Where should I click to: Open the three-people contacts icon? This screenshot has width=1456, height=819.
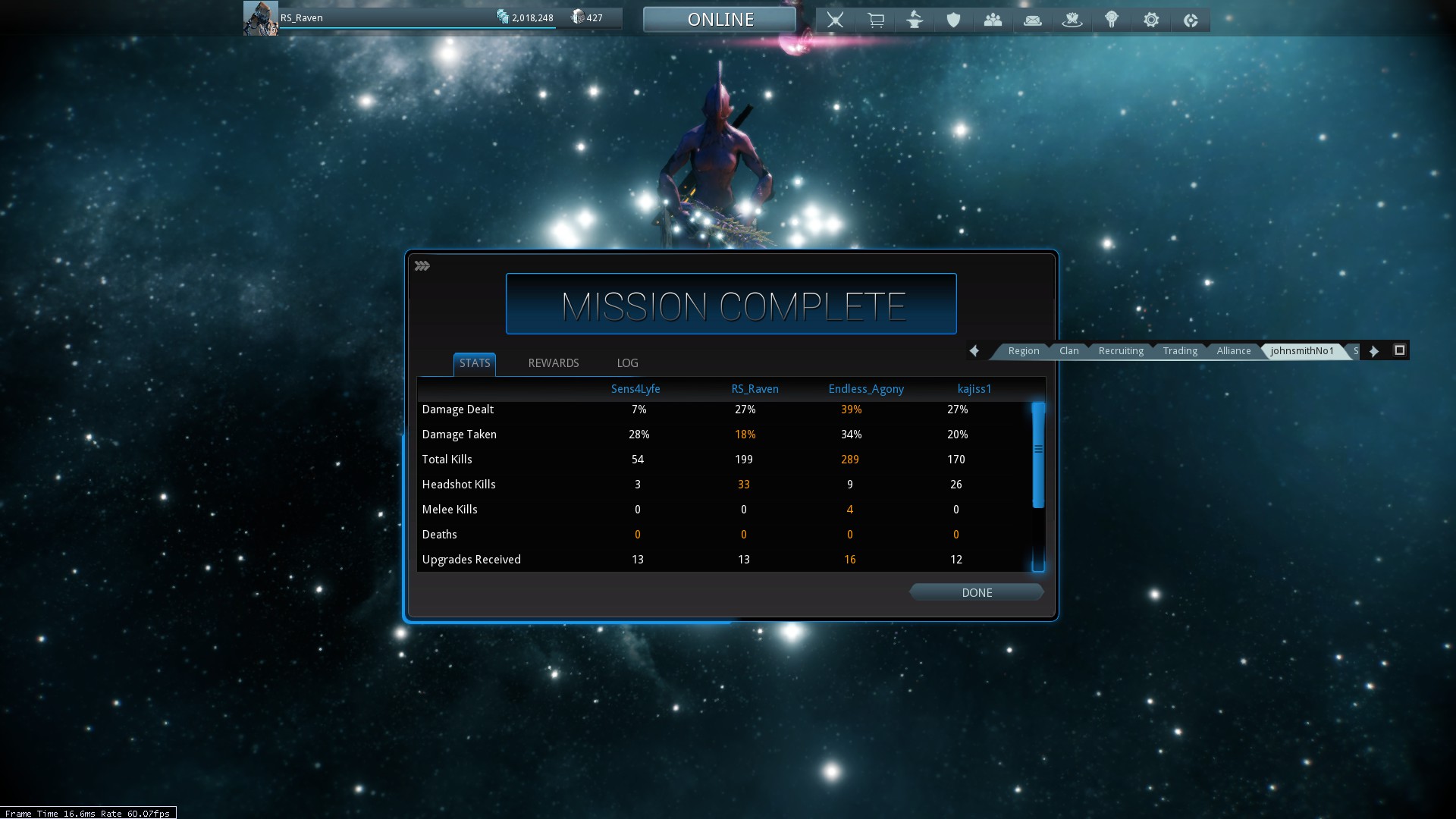[993, 20]
